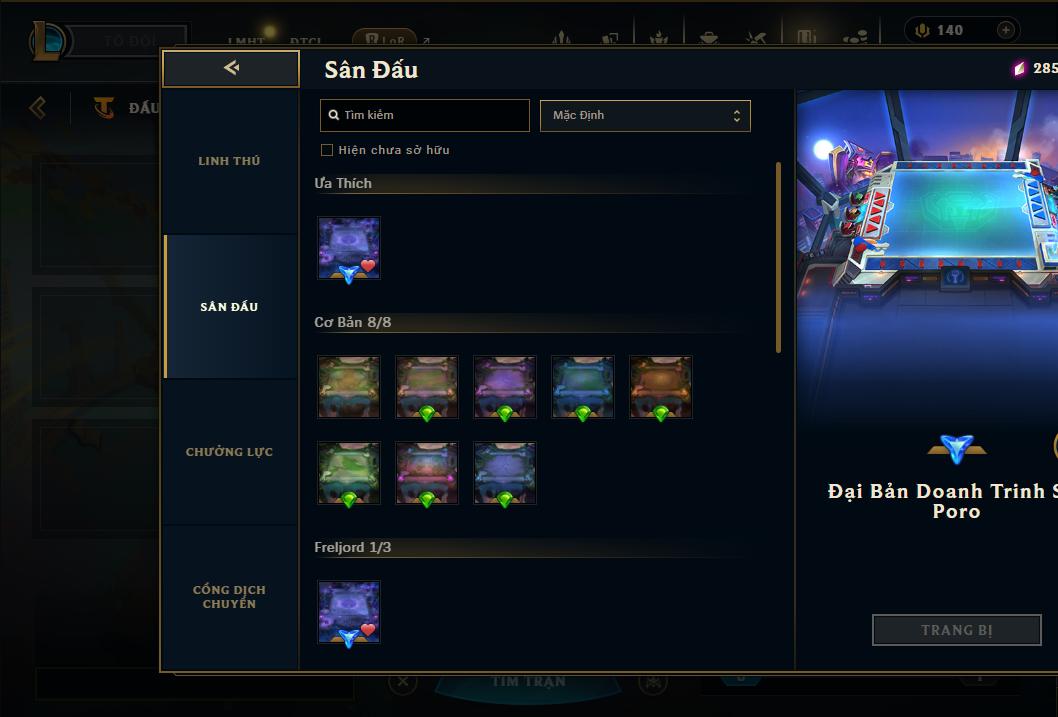Select the arena thumbnail under Ưa Thích
The image size is (1058, 717).
[x=349, y=248]
